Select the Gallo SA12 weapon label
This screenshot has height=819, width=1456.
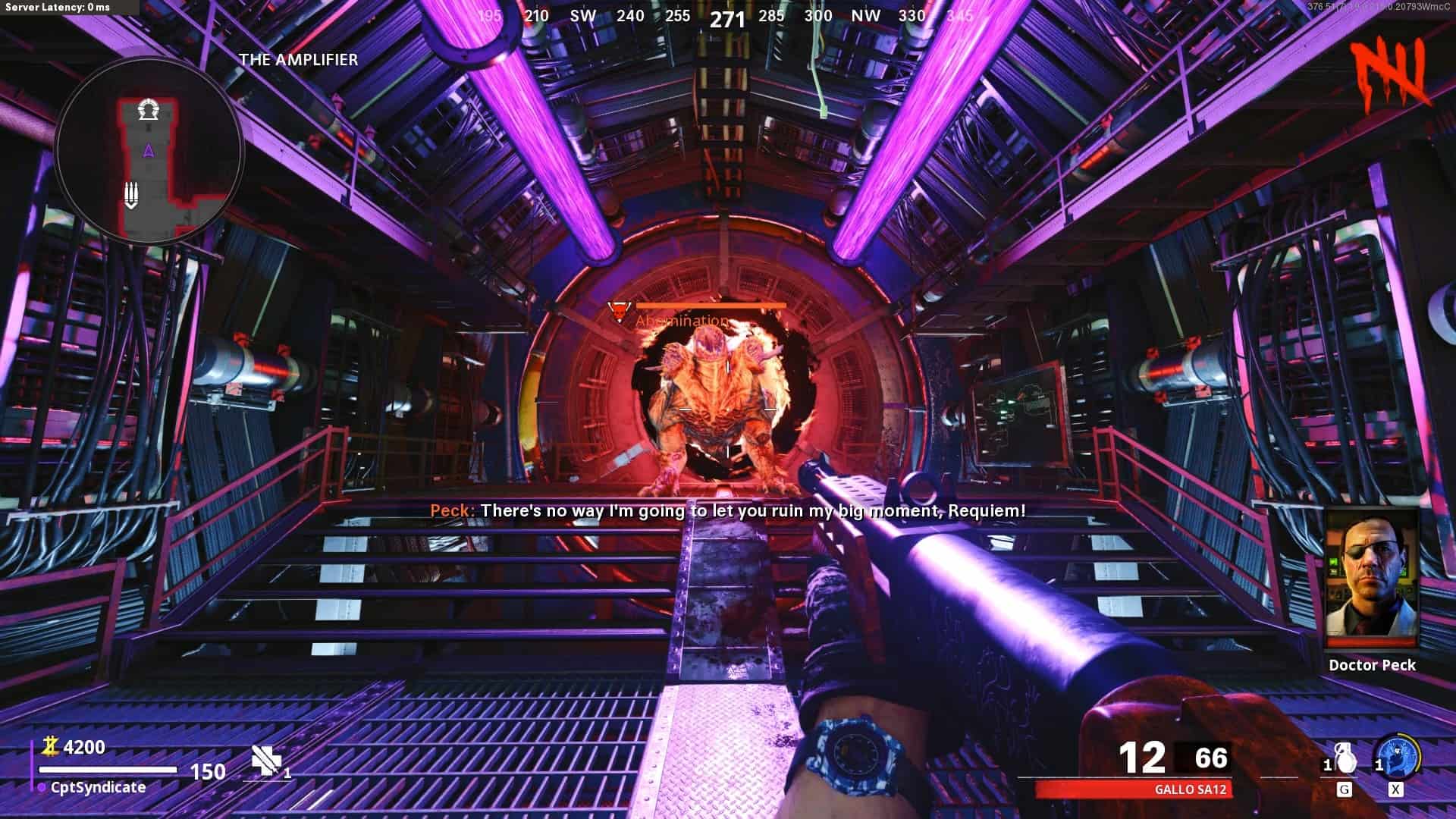[x=1190, y=789]
